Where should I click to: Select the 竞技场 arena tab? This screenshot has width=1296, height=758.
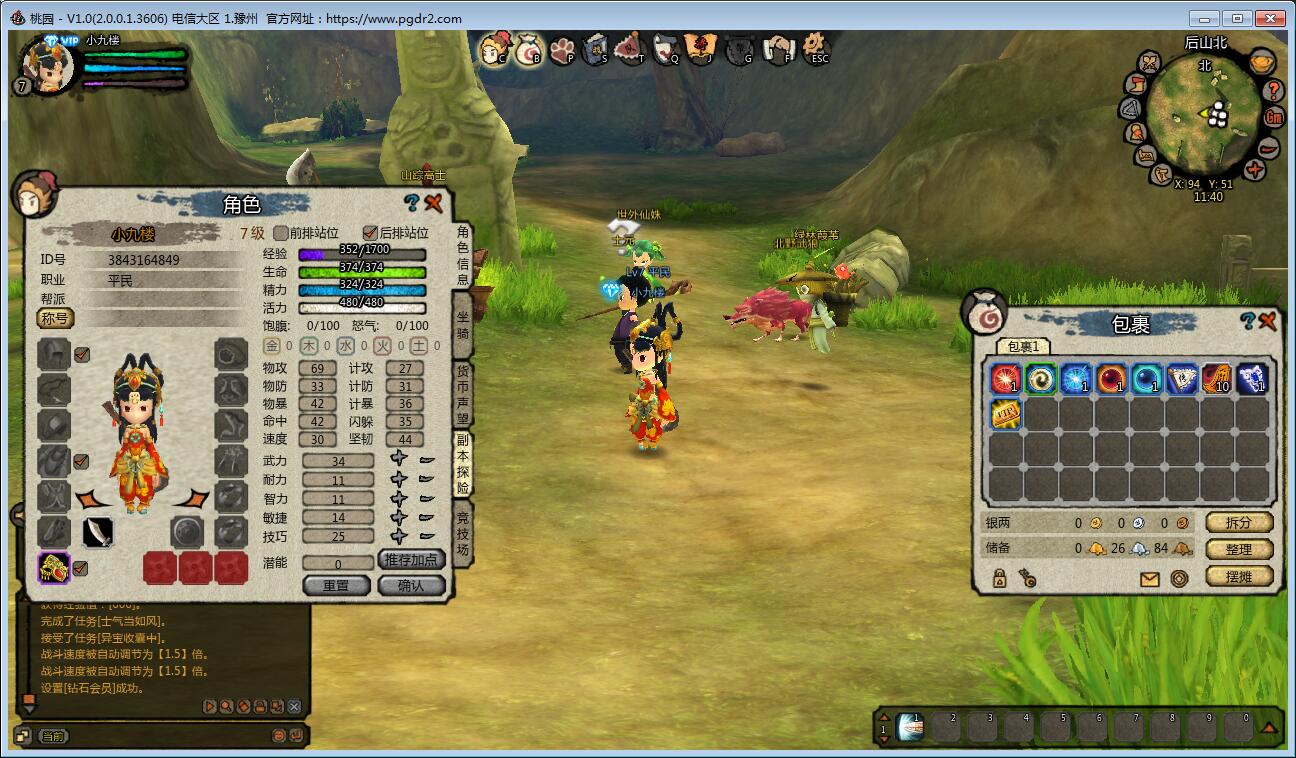(x=463, y=534)
